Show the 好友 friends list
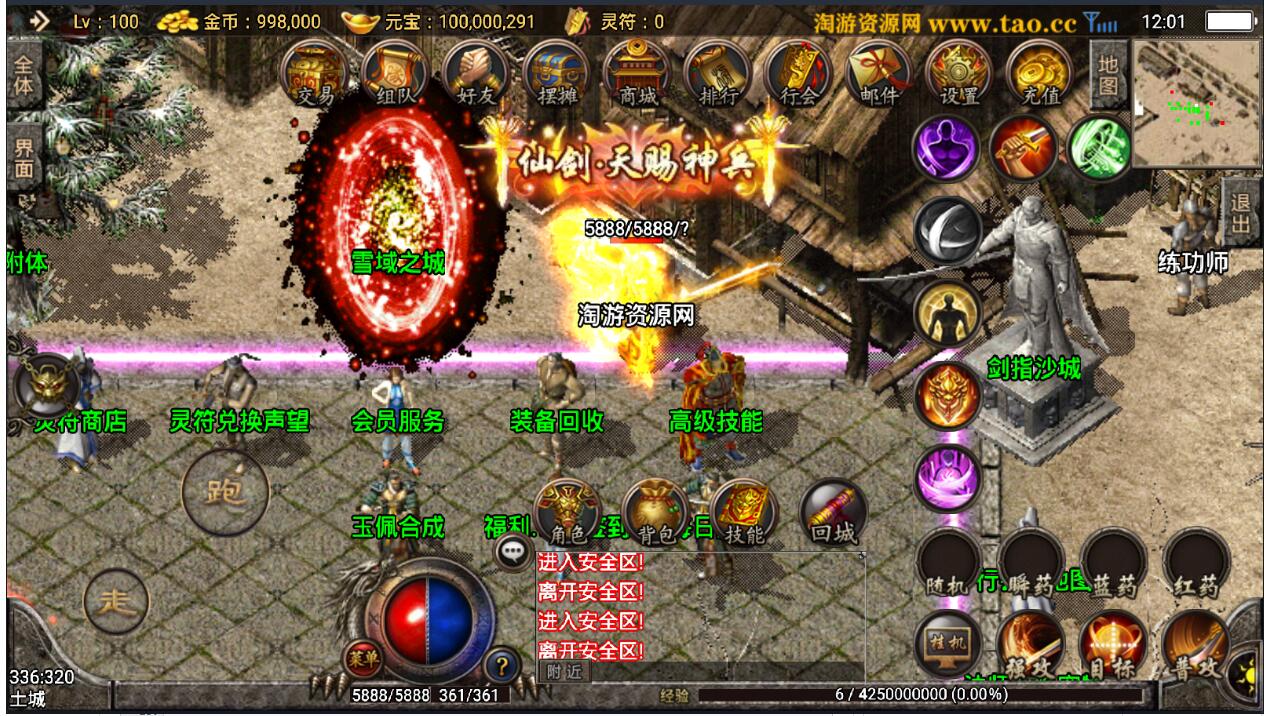 point(475,73)
